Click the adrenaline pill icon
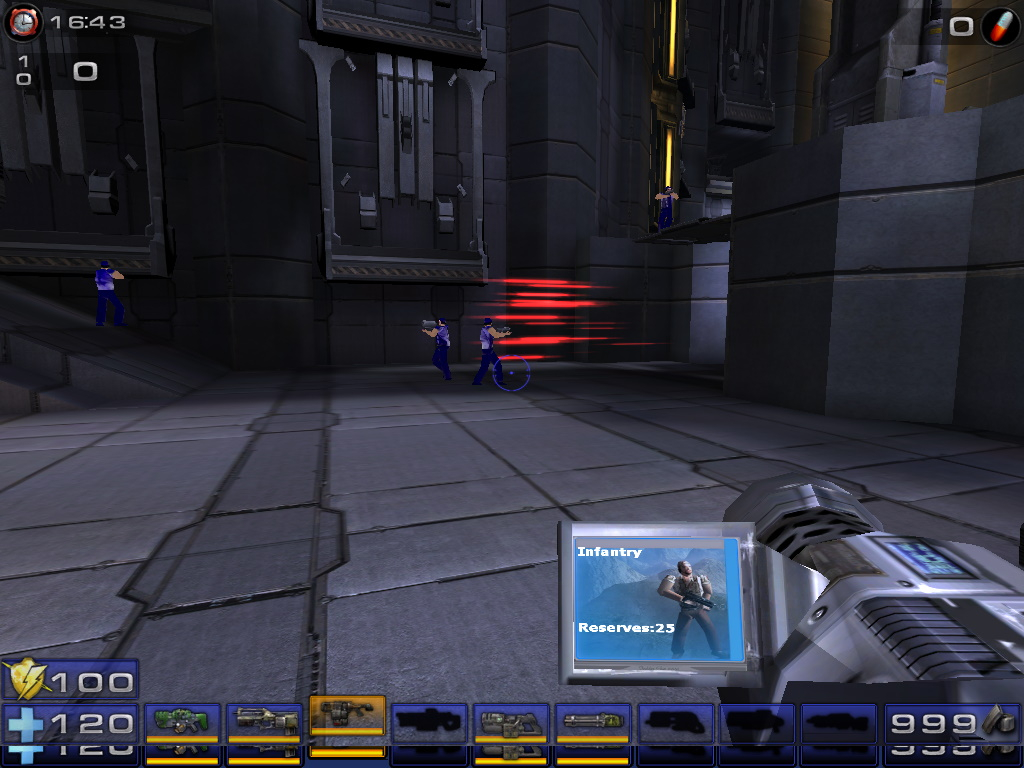This screenshot has height=768, width=1024. tap(999, 26)
